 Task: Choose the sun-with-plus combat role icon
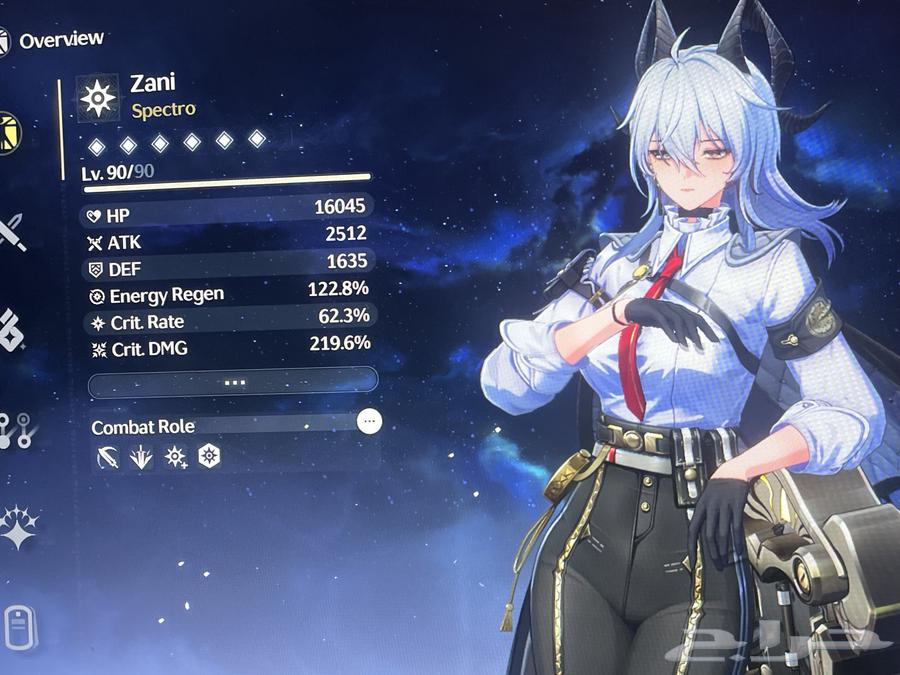point(175,457)
